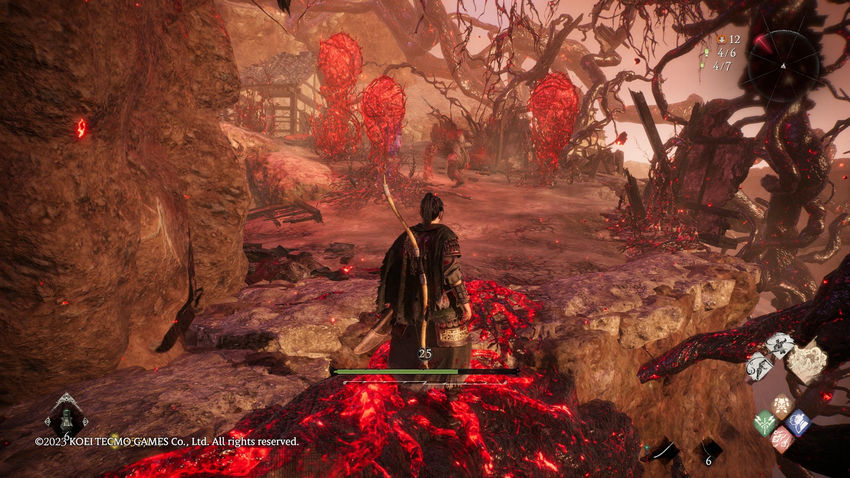Select the curved sword weapon slot
Viewport: 850px width, 478px height.
click(x=663, y=452)
